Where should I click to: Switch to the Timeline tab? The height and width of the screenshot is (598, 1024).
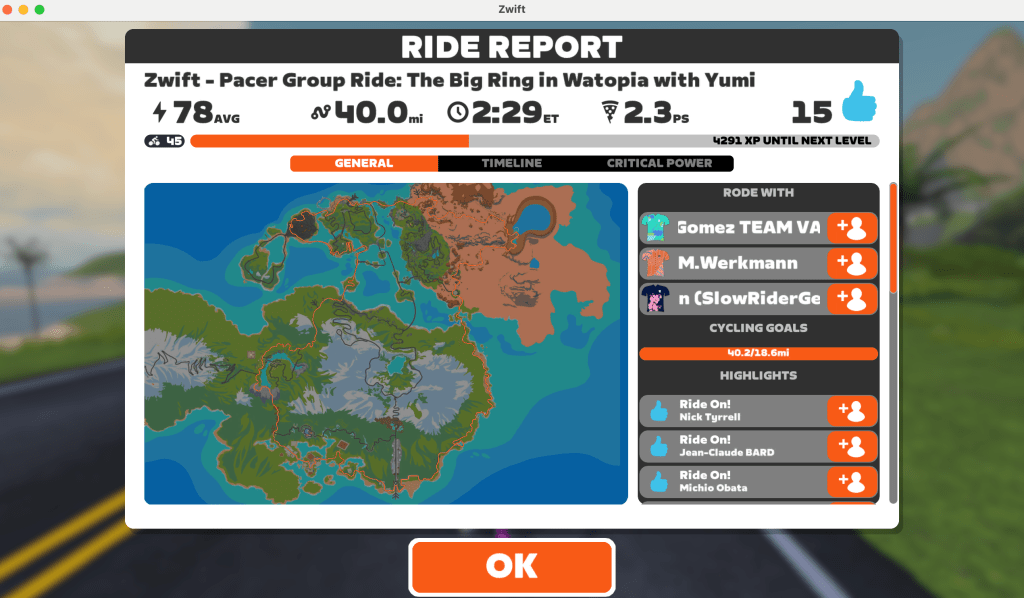(511, 163)
